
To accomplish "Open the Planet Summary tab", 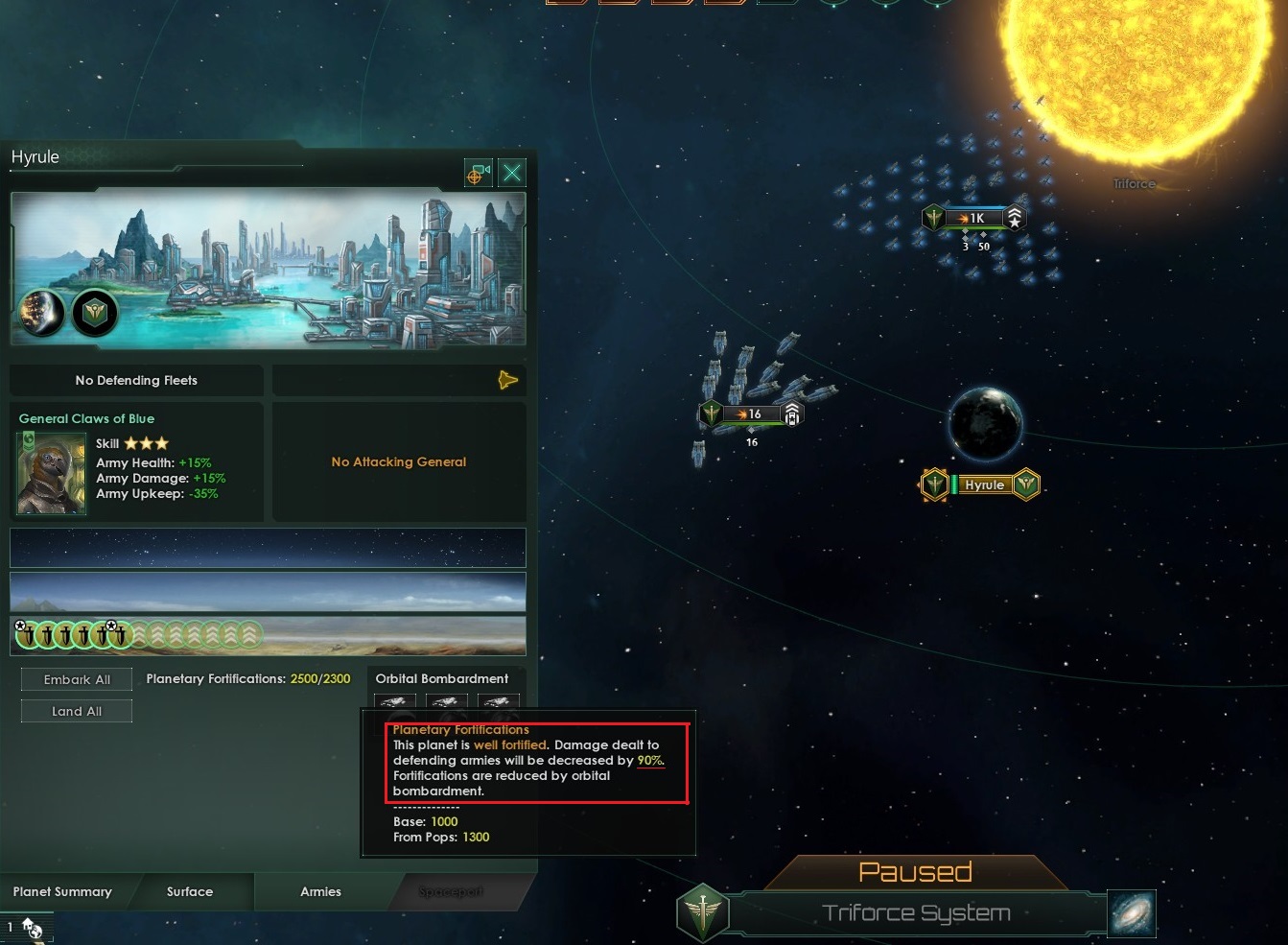I will tap(61, 891).
